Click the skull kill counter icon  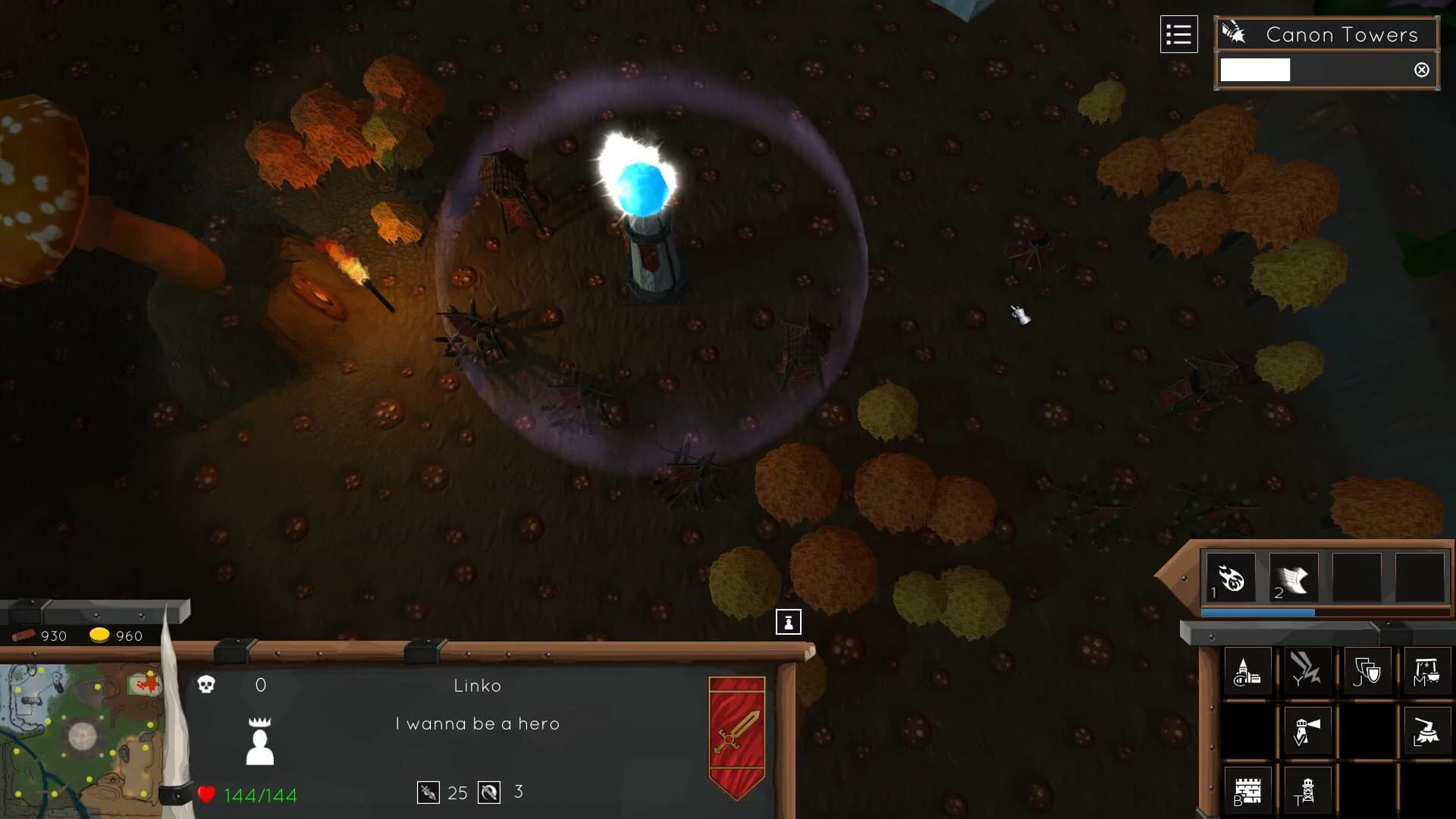click(x=206, y=685)
